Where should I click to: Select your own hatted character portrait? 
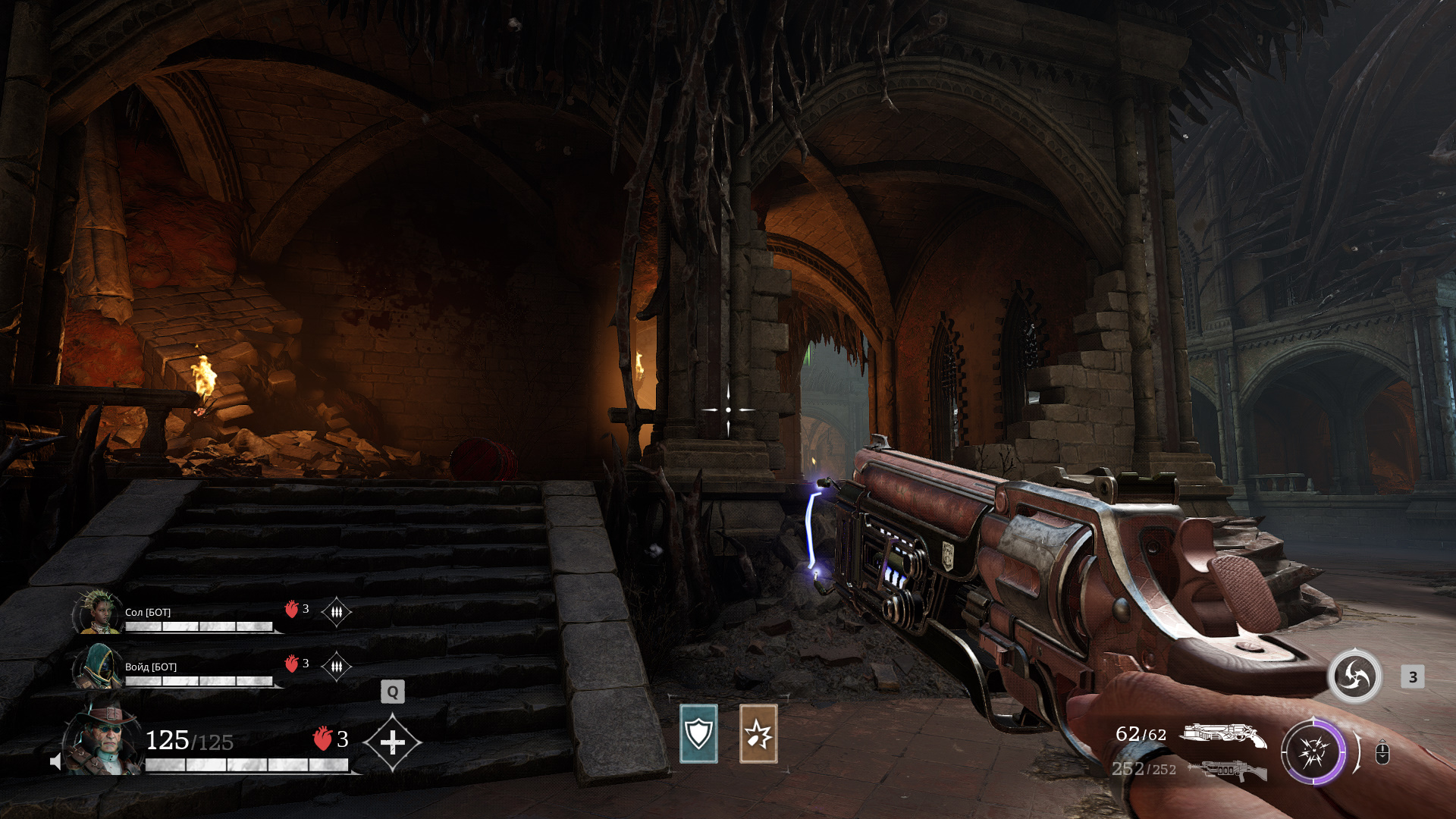click(x=103, y=739)
